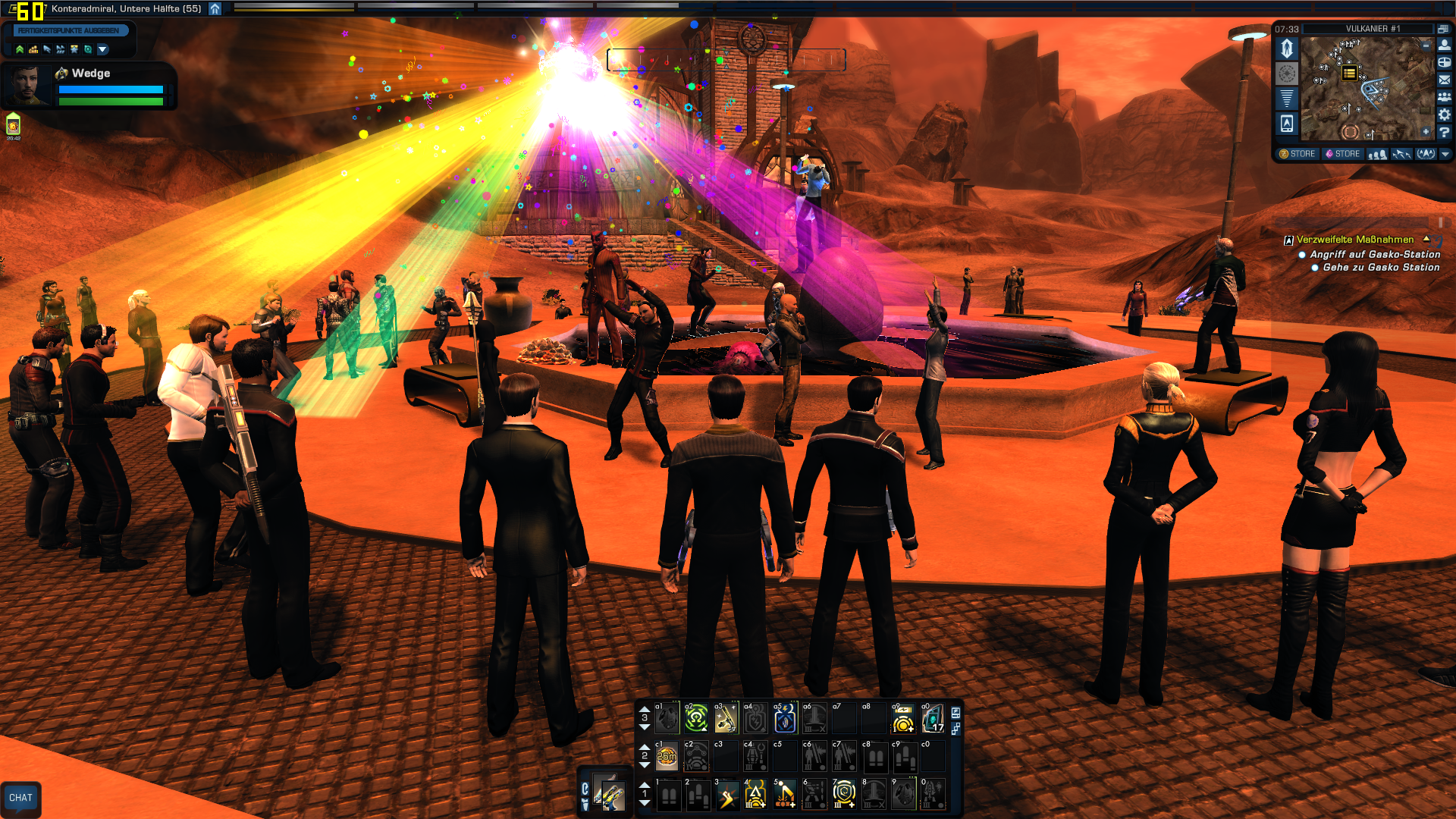Screen dimensions: 1456x819
Task: Open the social group icon beside the minimap
Action: pos(1445,97)
